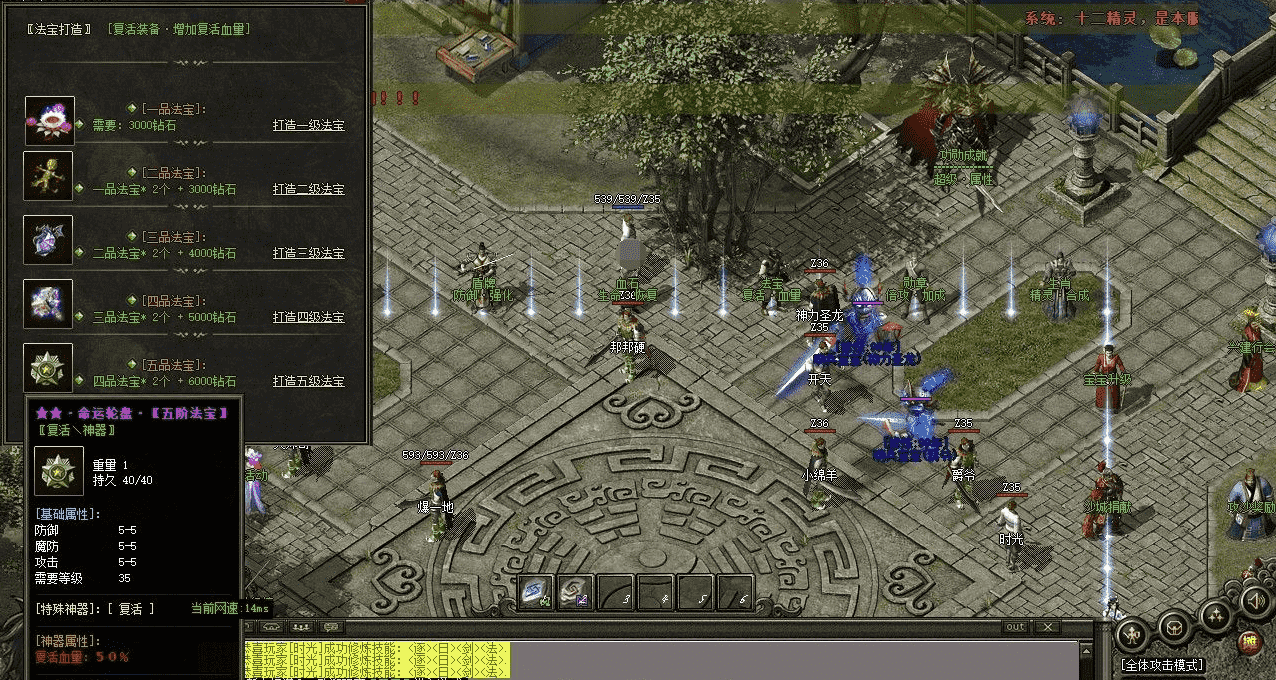Viewport: 1276px width, 680px height.
Task: Open the character warrior icon button
Action: [1130, 633]
